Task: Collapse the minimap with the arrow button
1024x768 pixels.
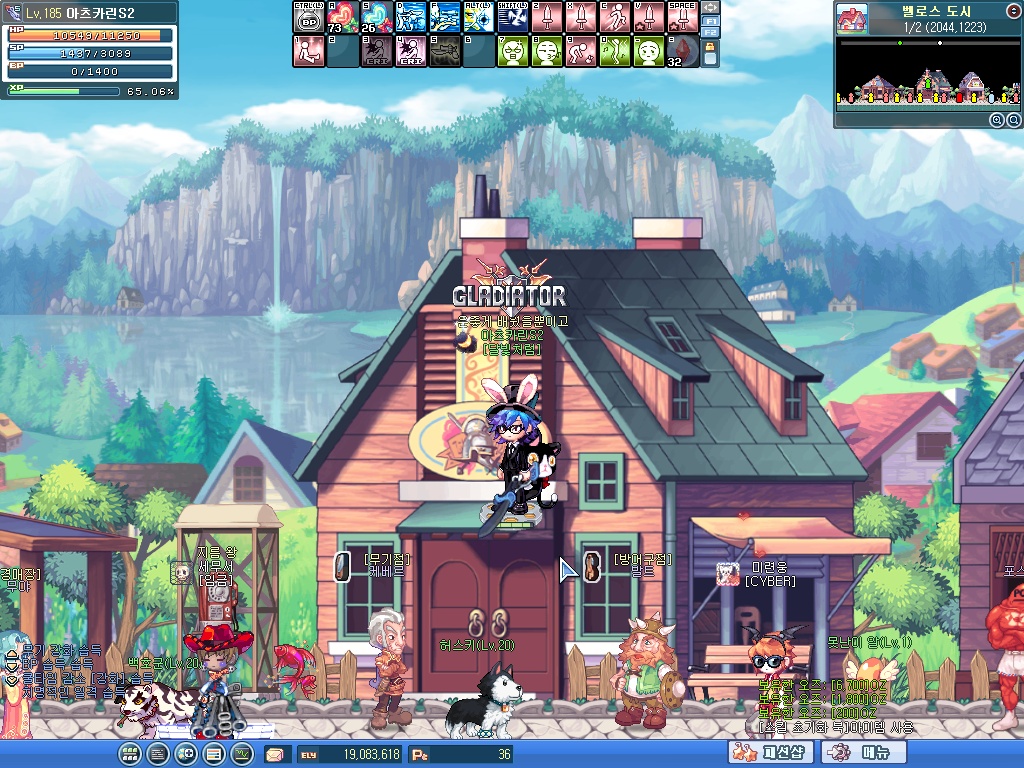Action: tap(1014, 9)
